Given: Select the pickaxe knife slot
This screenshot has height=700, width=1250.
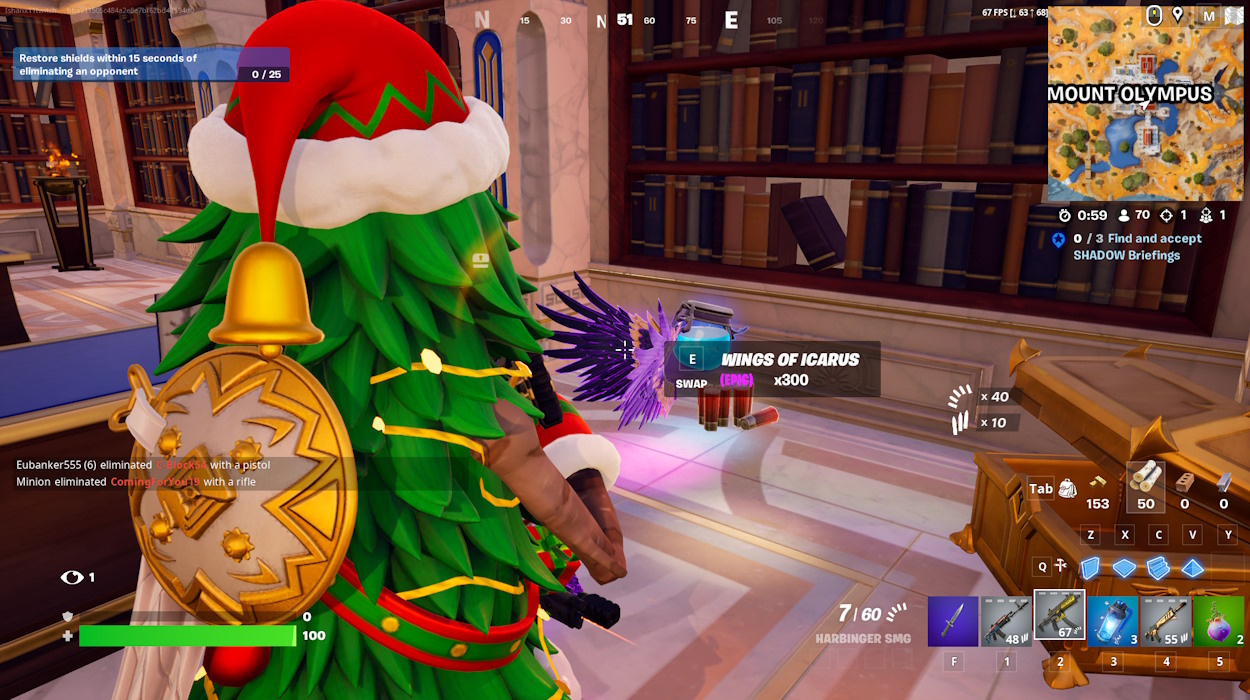Looking at the screenshot, I should tap(953, 621).
